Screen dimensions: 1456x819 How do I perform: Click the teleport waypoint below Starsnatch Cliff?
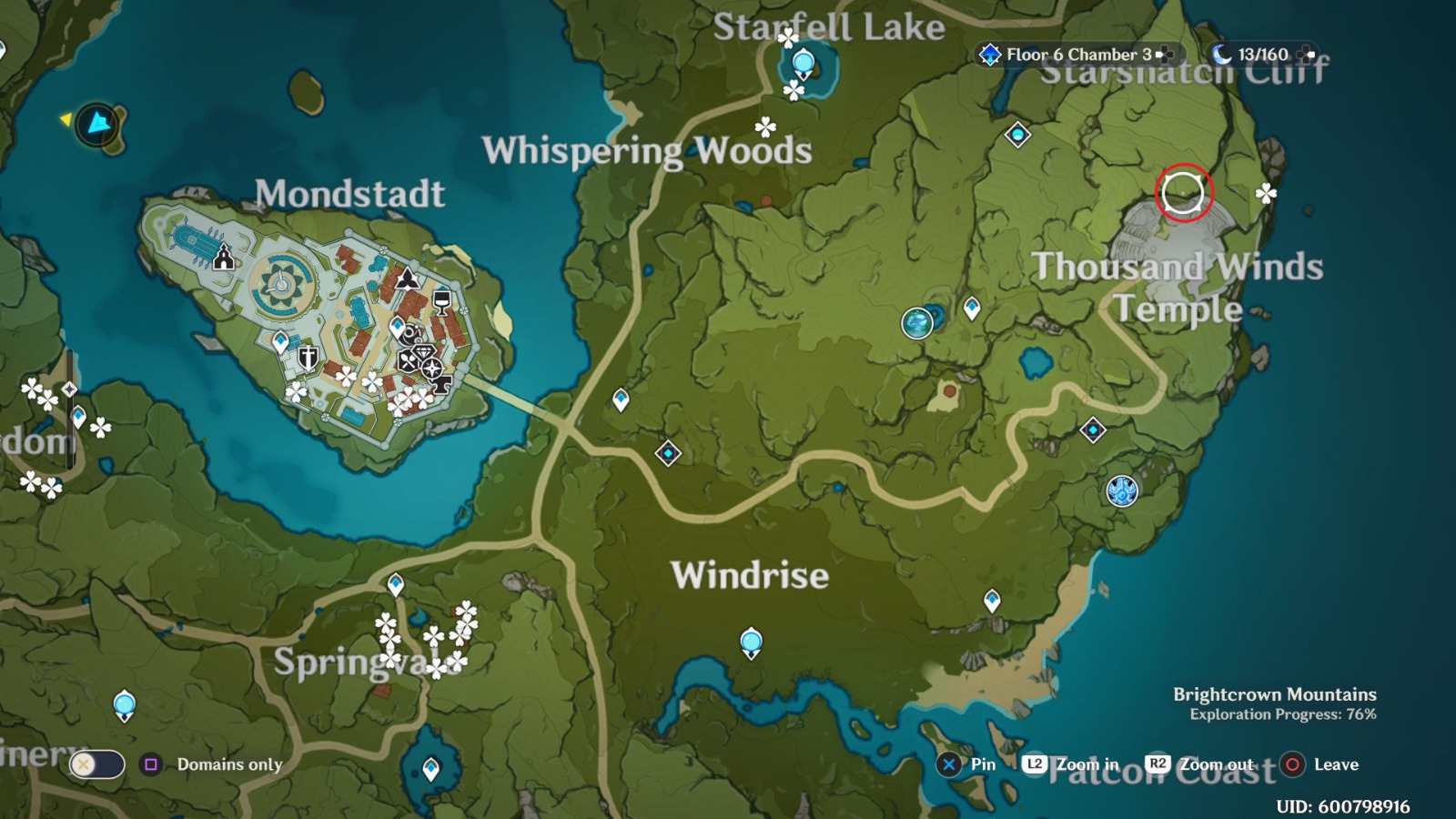pyautogui.click(x=1016, y=135)
